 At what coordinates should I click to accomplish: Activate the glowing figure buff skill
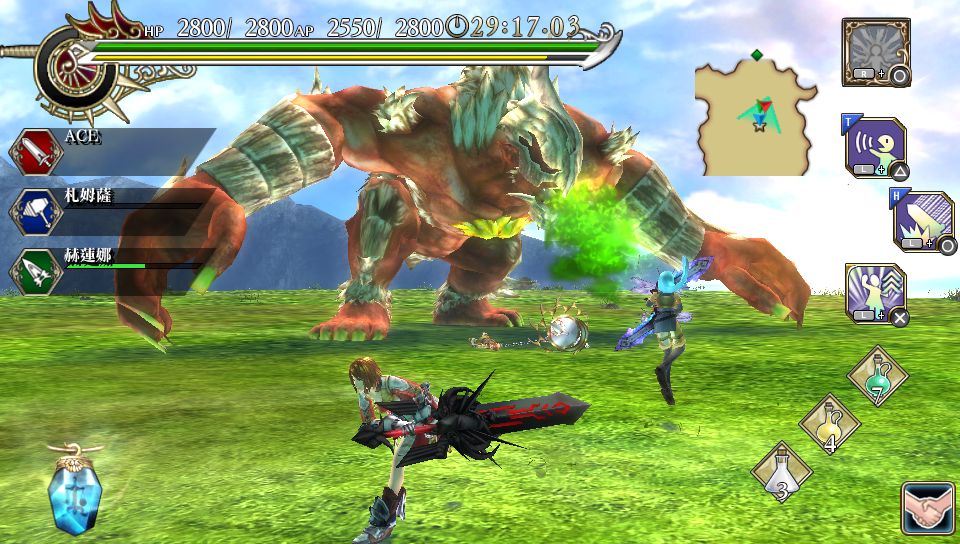click(x=875, y=294)
